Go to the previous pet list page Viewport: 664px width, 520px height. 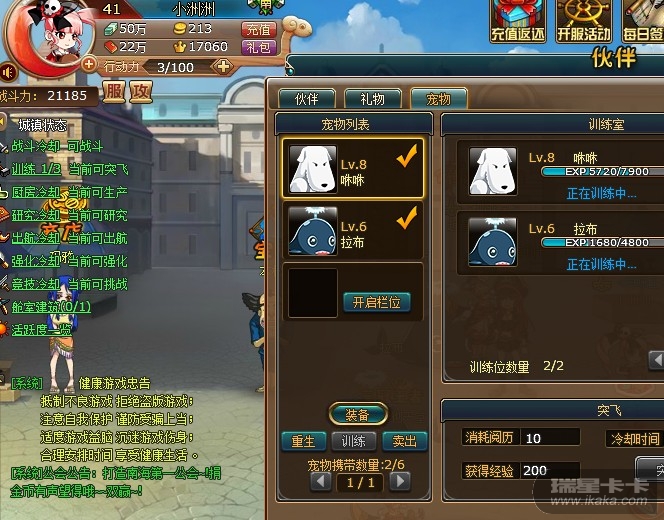coord(321,481)
